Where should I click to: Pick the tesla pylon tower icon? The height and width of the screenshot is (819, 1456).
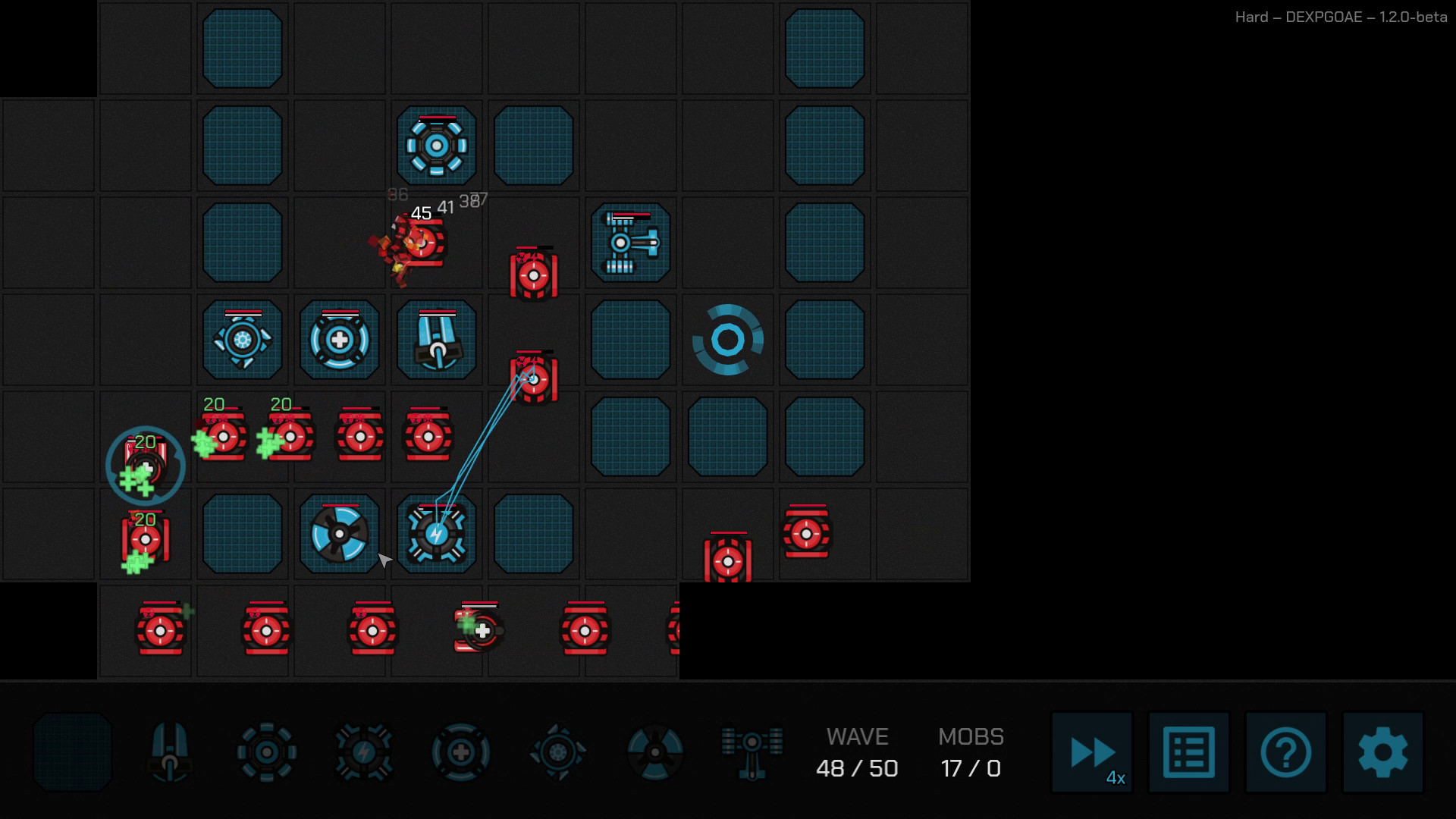pyautogui.click(x=752, y=751)
